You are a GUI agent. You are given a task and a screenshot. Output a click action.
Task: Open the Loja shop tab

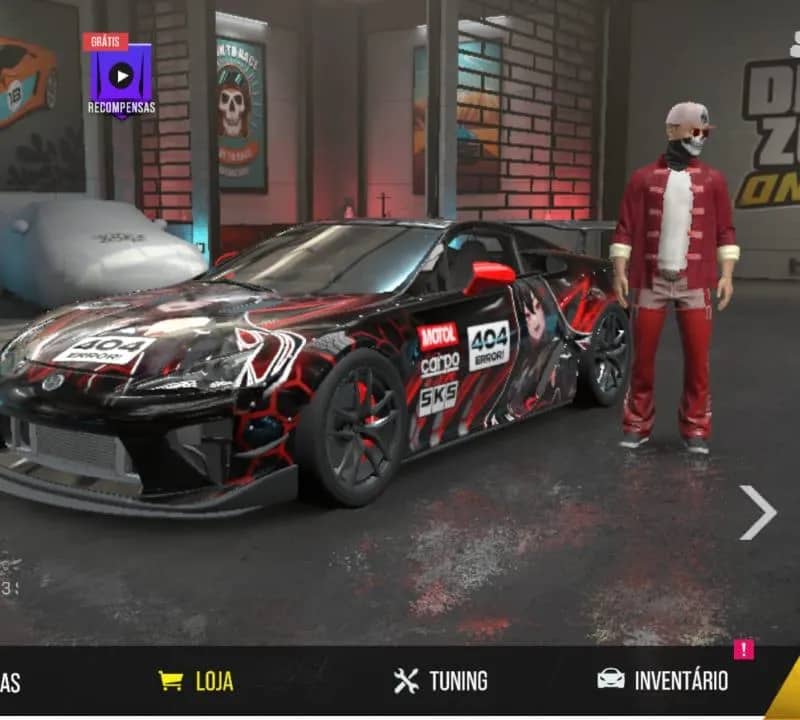[197, 682]
